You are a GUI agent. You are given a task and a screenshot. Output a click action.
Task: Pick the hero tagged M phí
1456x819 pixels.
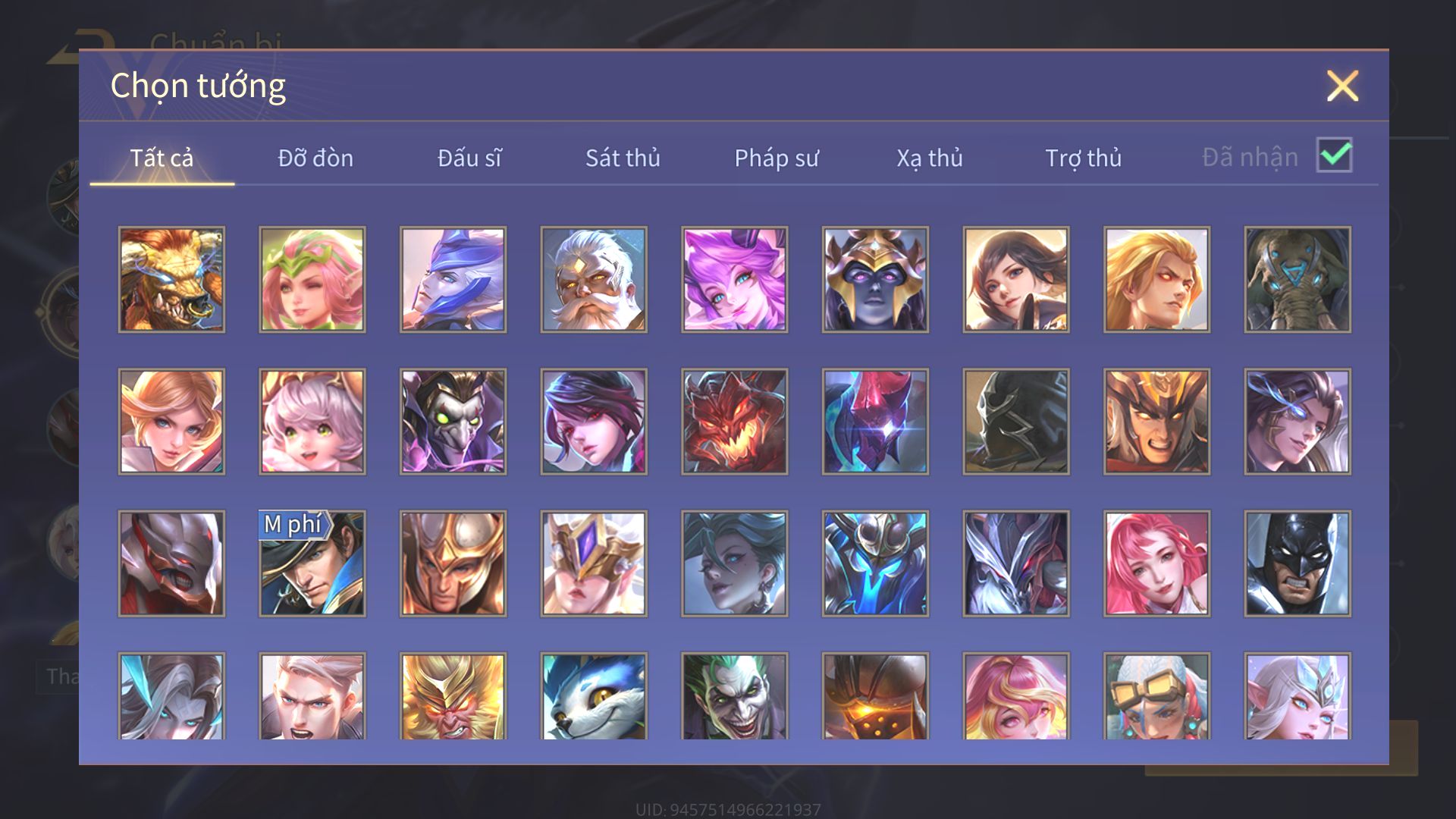(x=312, y=563)
